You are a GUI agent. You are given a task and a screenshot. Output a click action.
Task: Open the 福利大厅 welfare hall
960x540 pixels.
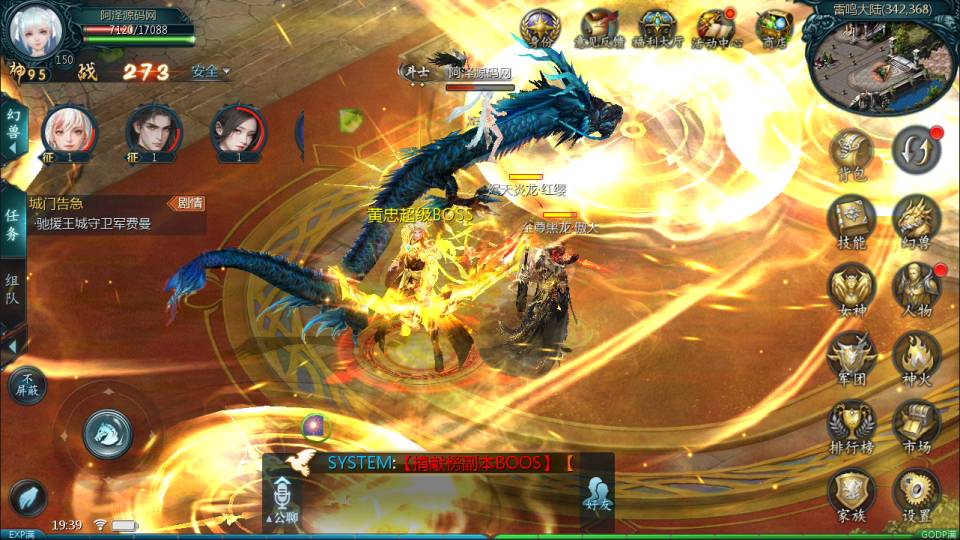(x=657, y=29)
